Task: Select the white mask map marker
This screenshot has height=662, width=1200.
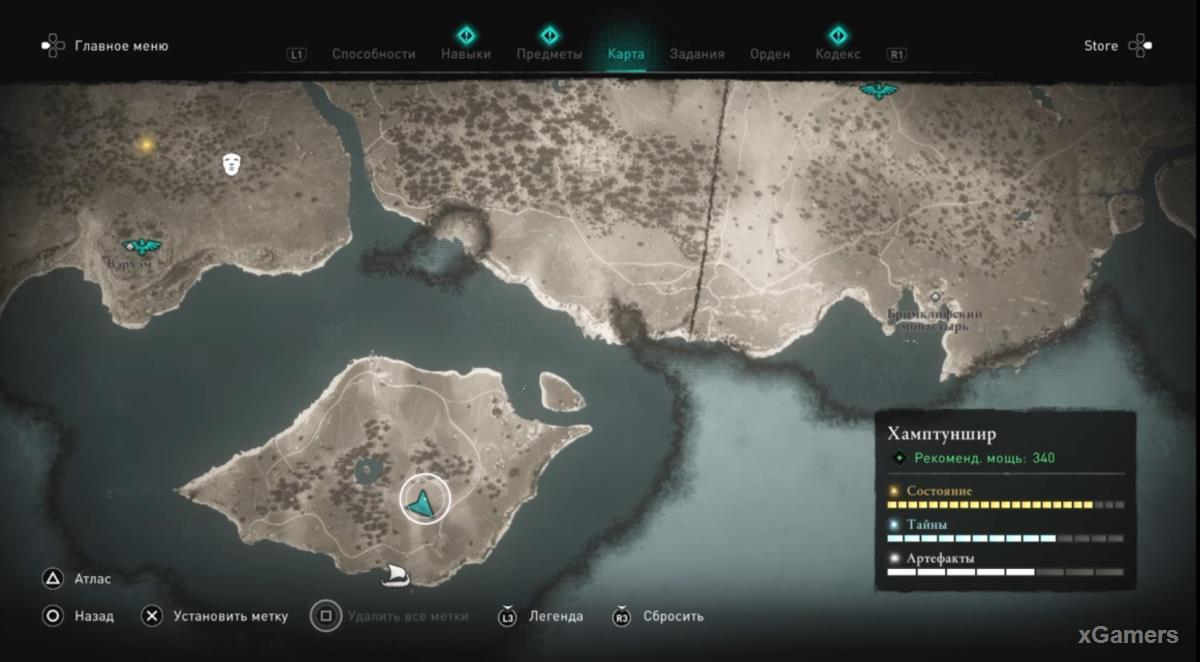Action: pos(232,164)
